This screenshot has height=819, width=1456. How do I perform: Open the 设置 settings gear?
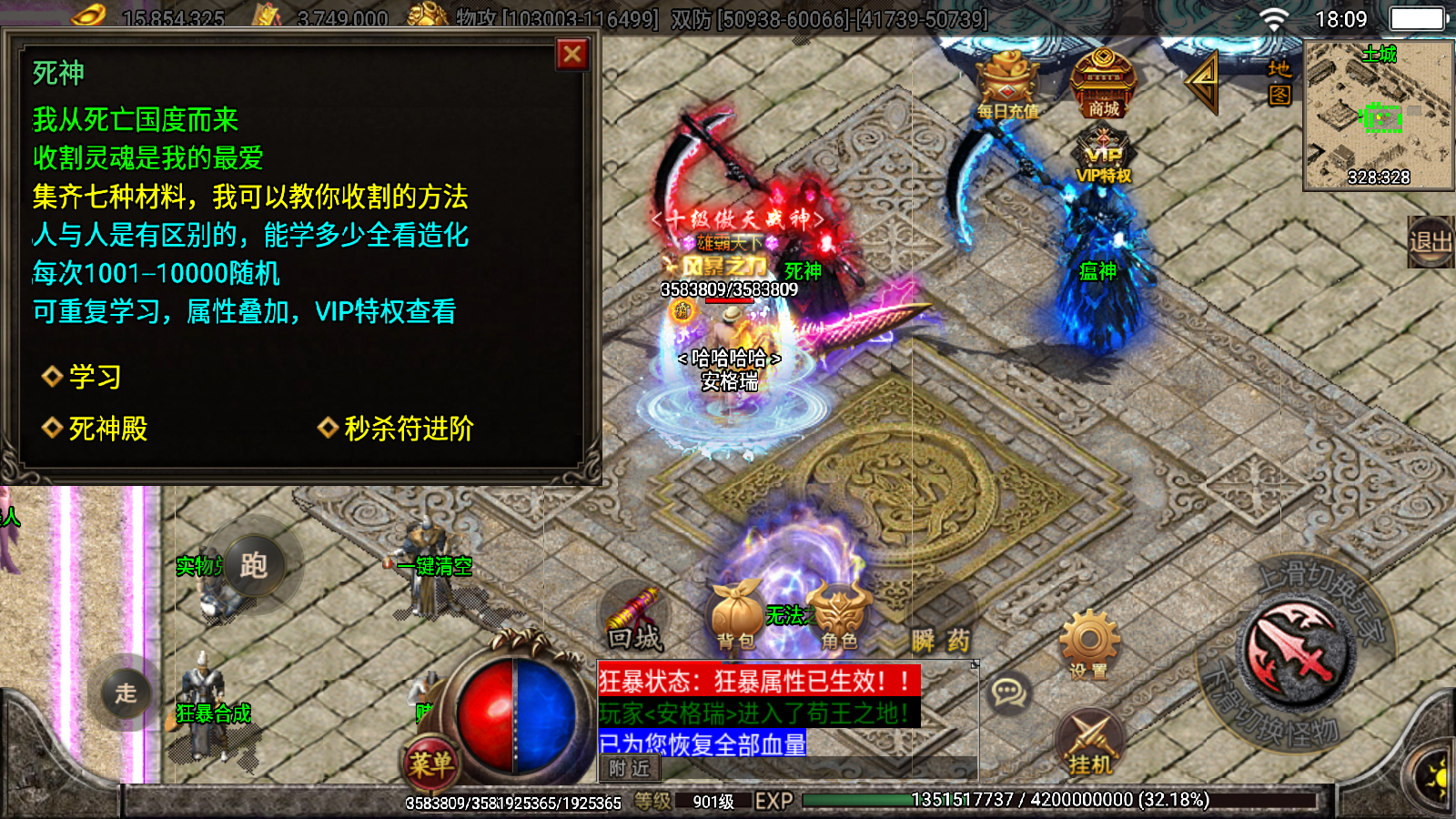[x=1089, y=646]
